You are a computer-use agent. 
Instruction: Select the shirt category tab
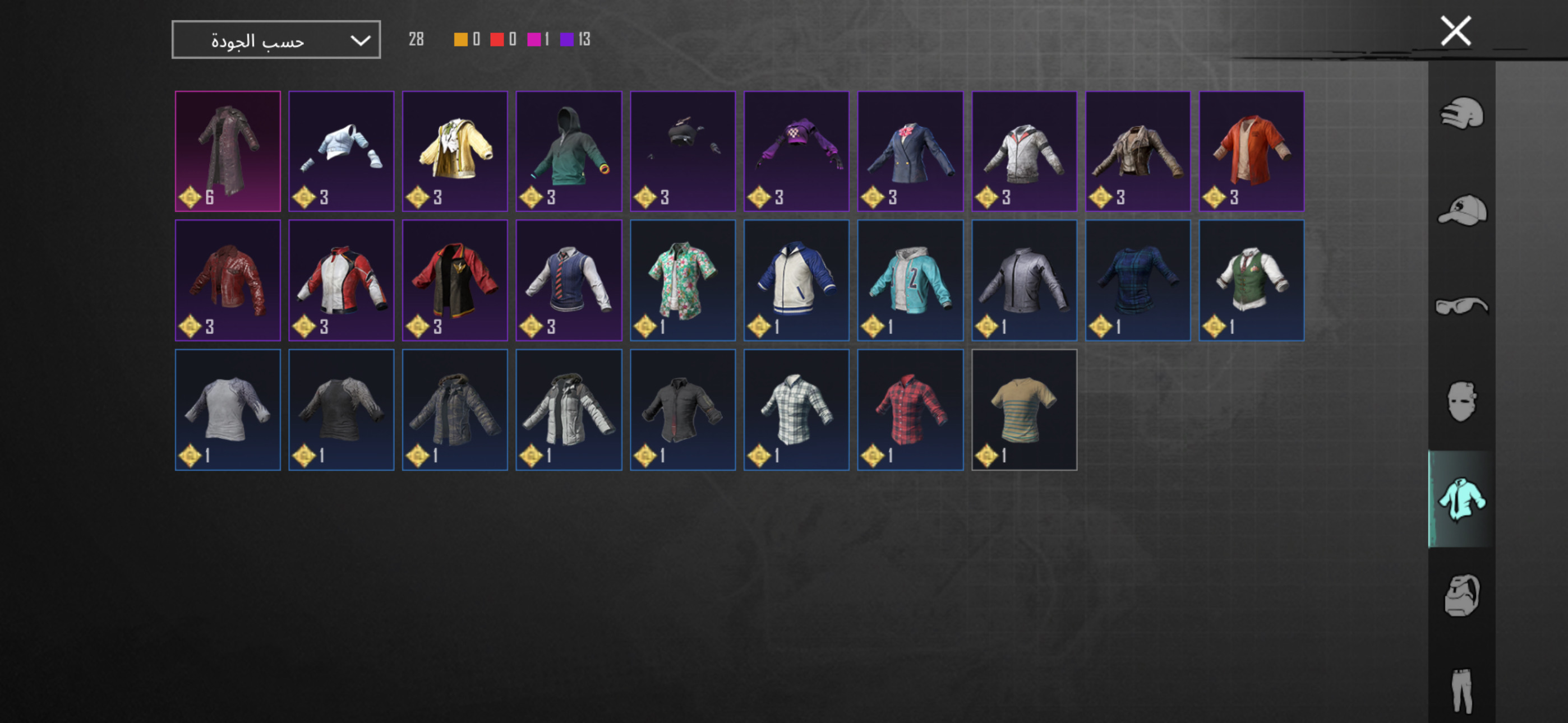pos(1461,499)
